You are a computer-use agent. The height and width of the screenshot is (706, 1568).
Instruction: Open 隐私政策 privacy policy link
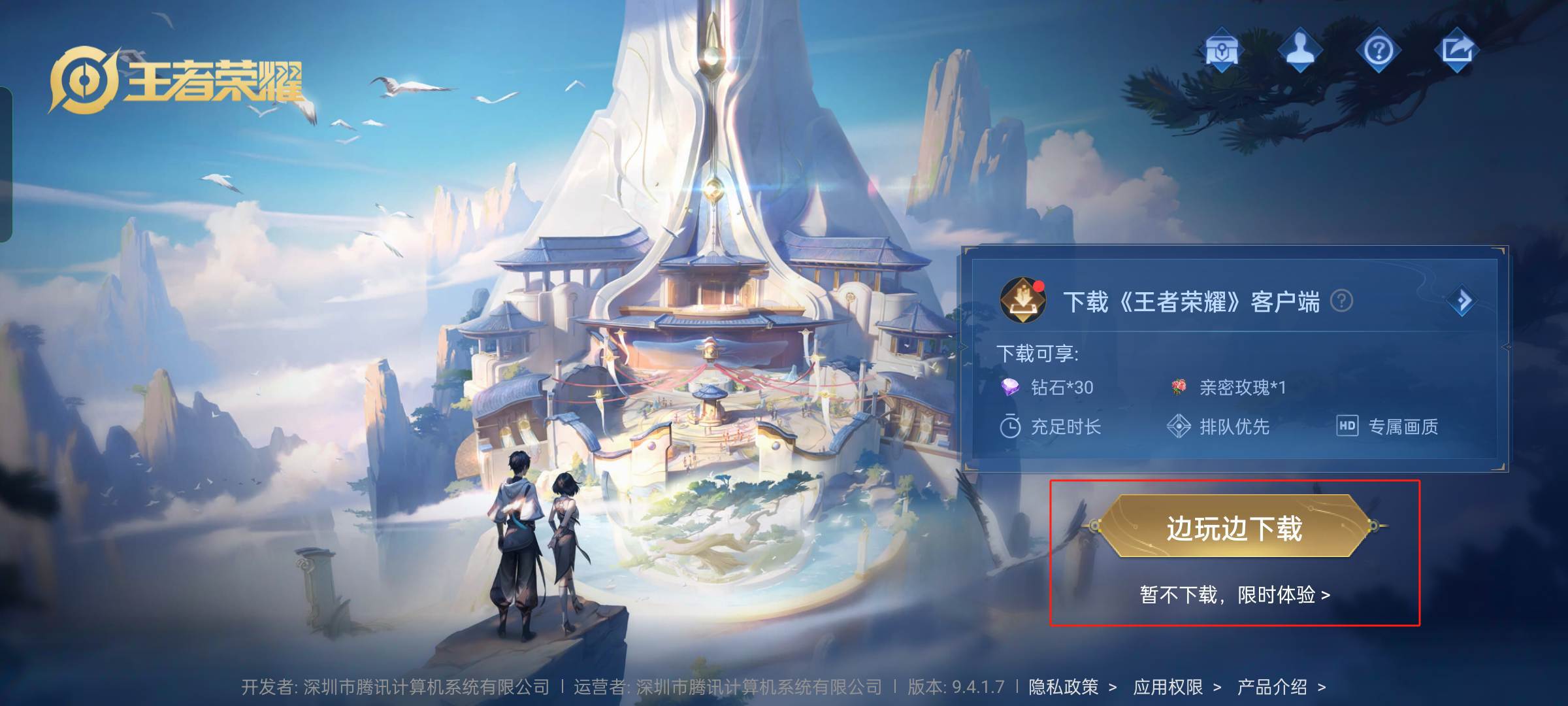coord(1072,687)
